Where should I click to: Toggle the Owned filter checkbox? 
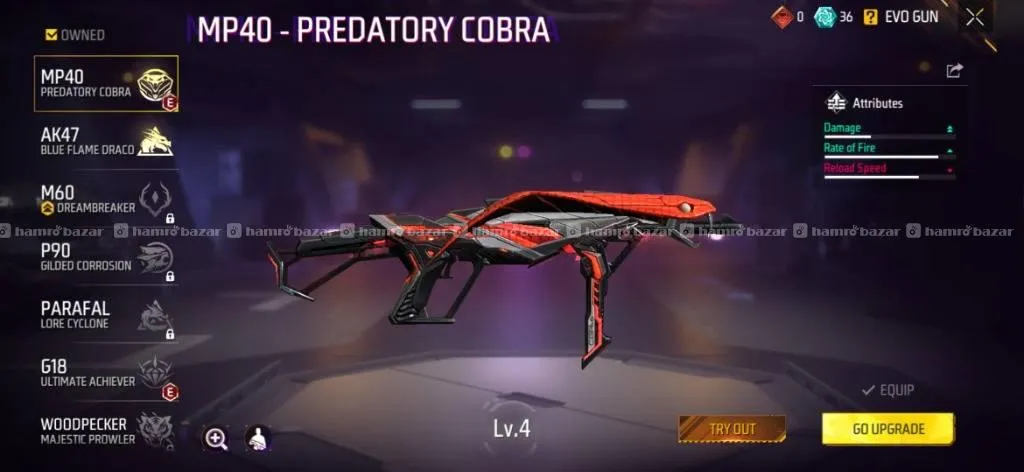point(52,35)
